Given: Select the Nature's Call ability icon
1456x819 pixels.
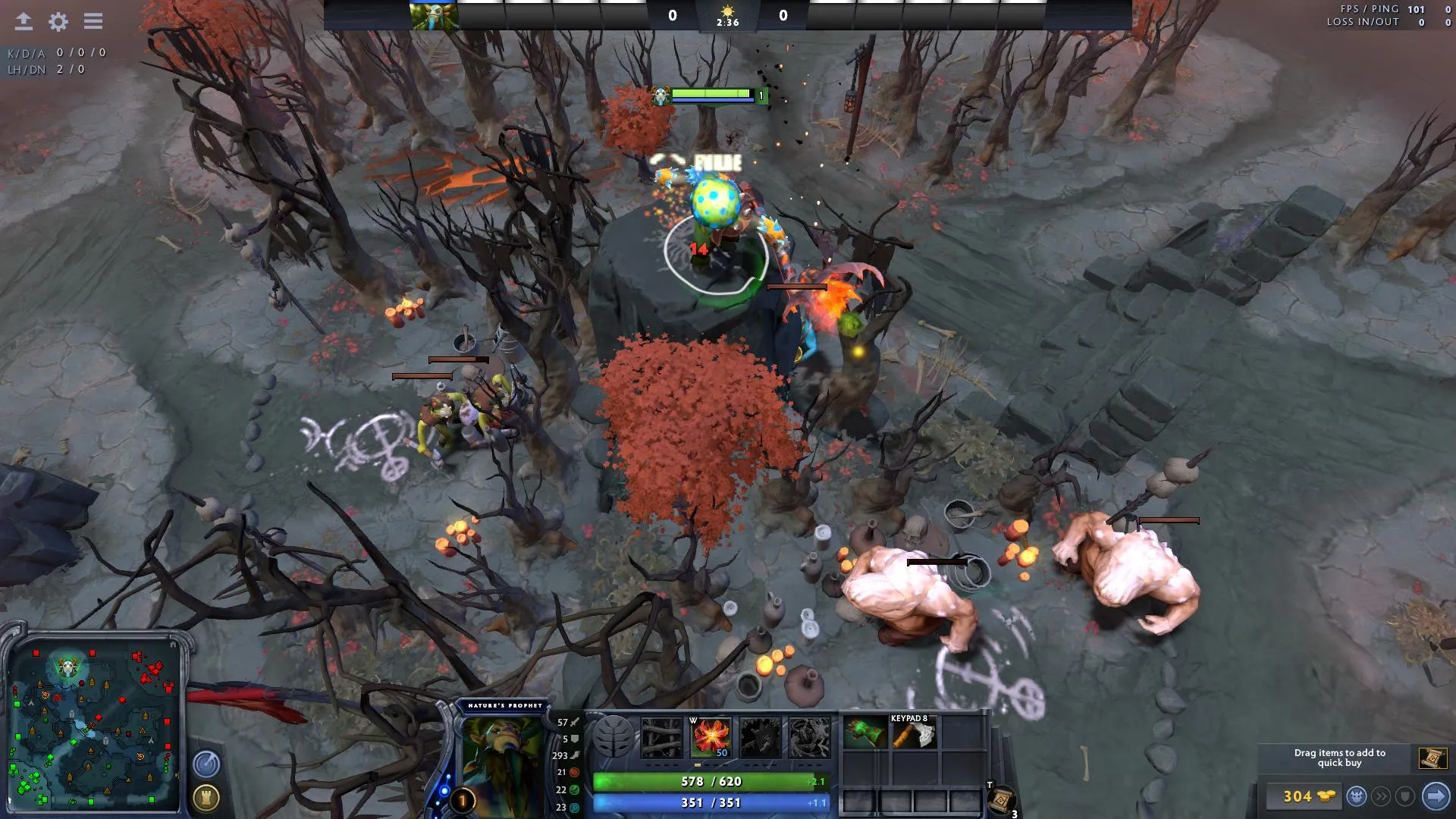Looking at the screenshot, I should click(760, 737).
